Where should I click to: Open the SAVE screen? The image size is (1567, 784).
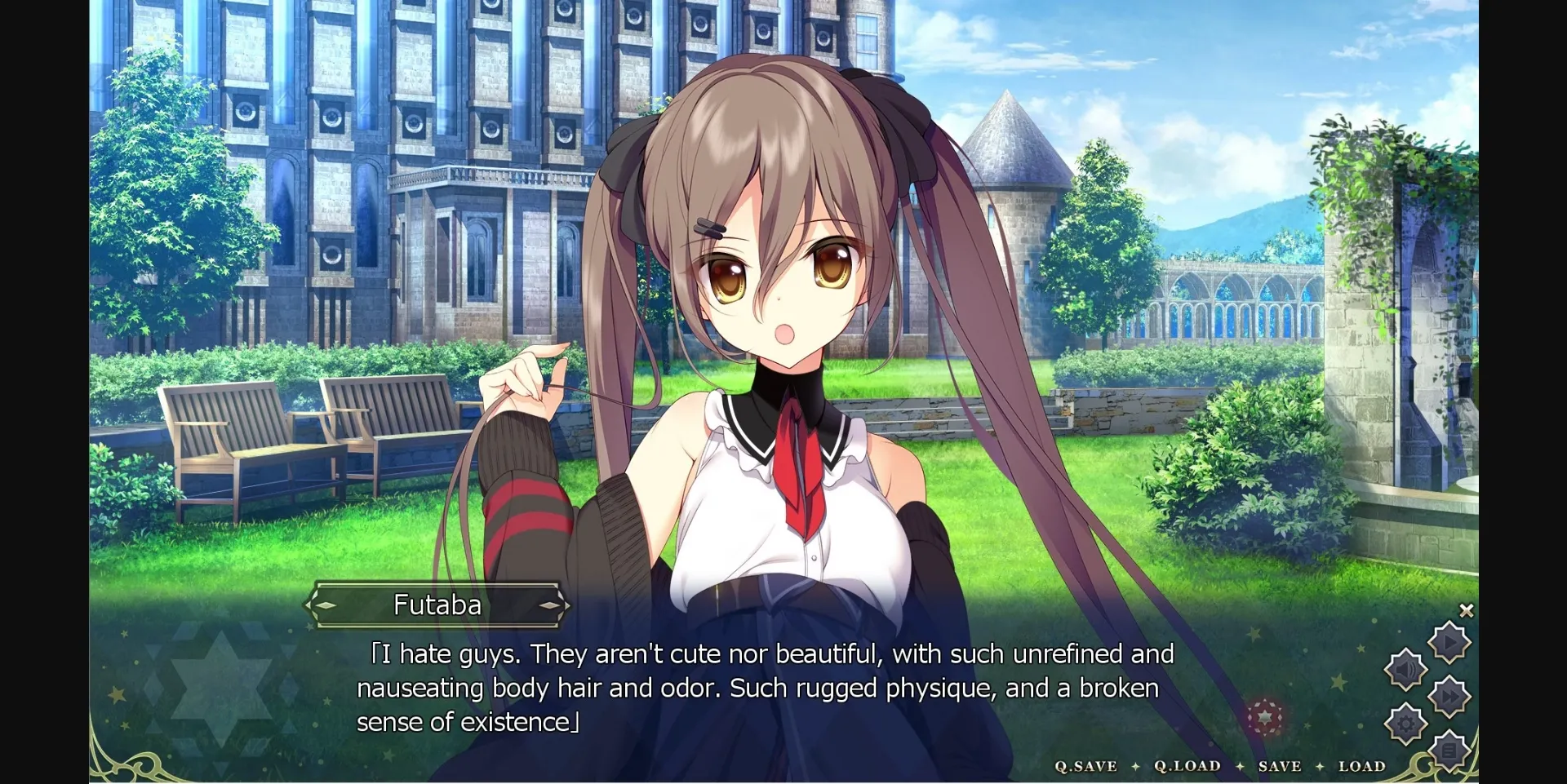click(x=1280, y=766)
